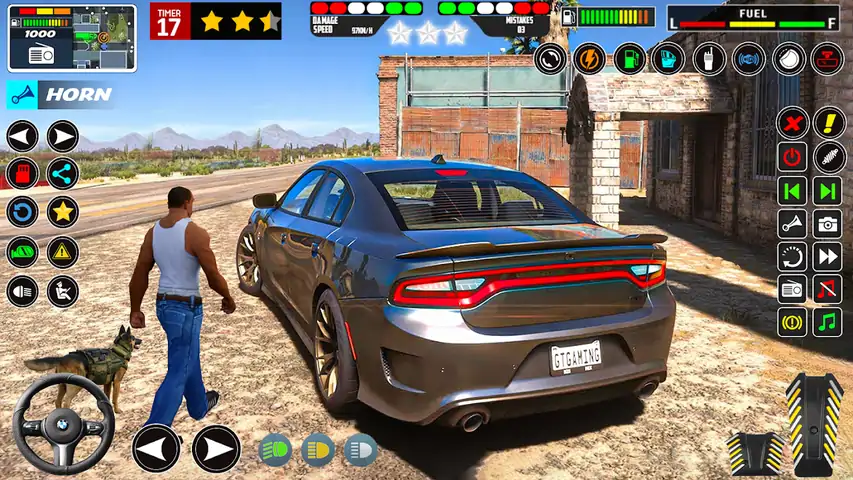Screen dimensions: 853x480
Task: Sound the HORN button
Action: 60,95
